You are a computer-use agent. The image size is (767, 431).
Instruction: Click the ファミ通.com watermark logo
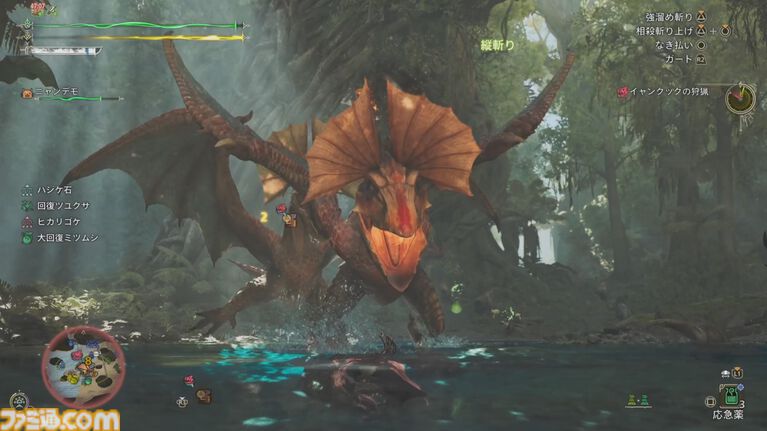60,419
